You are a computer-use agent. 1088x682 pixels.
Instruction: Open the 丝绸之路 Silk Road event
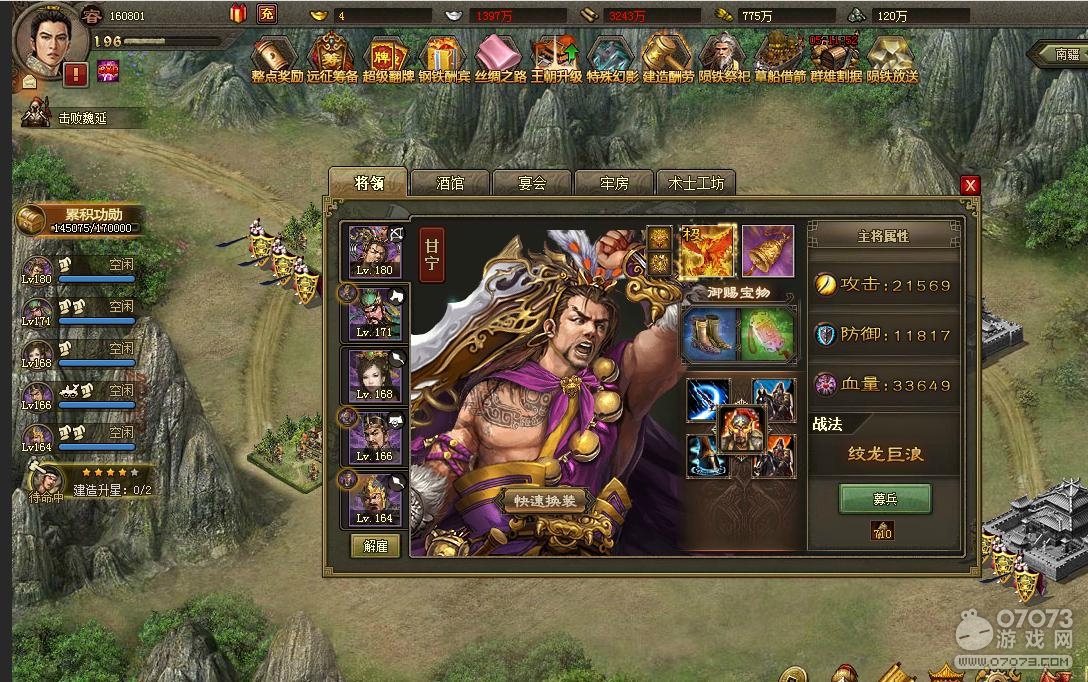point(499,60)
